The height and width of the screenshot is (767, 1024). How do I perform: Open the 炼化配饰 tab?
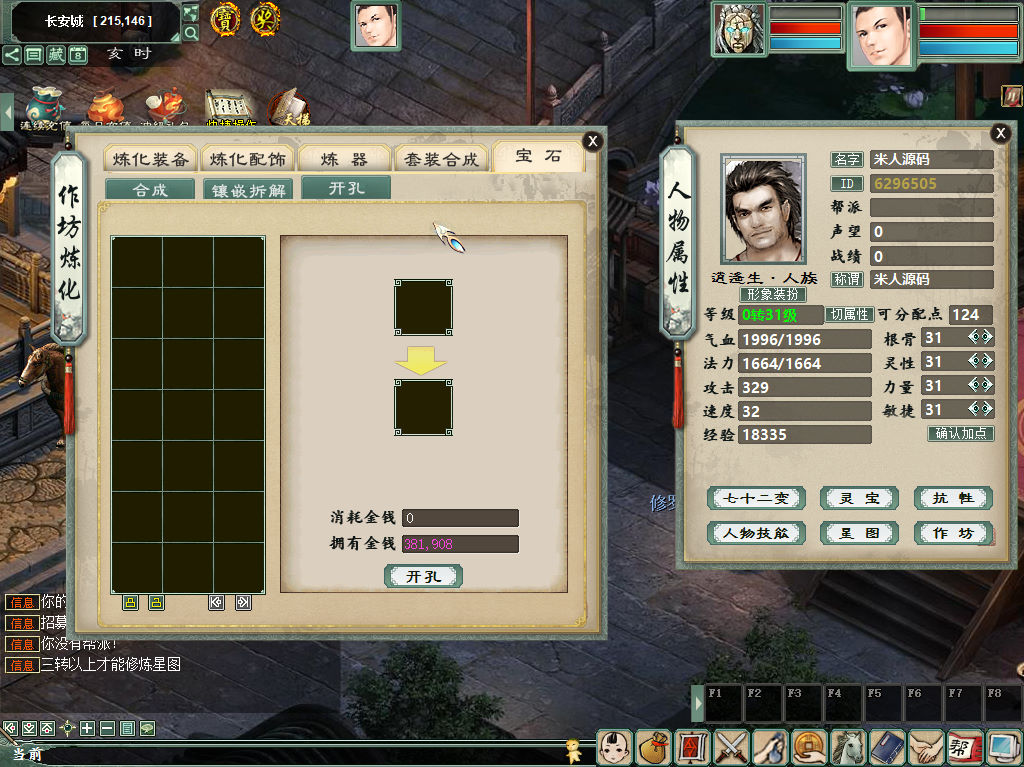coord(248,159)
